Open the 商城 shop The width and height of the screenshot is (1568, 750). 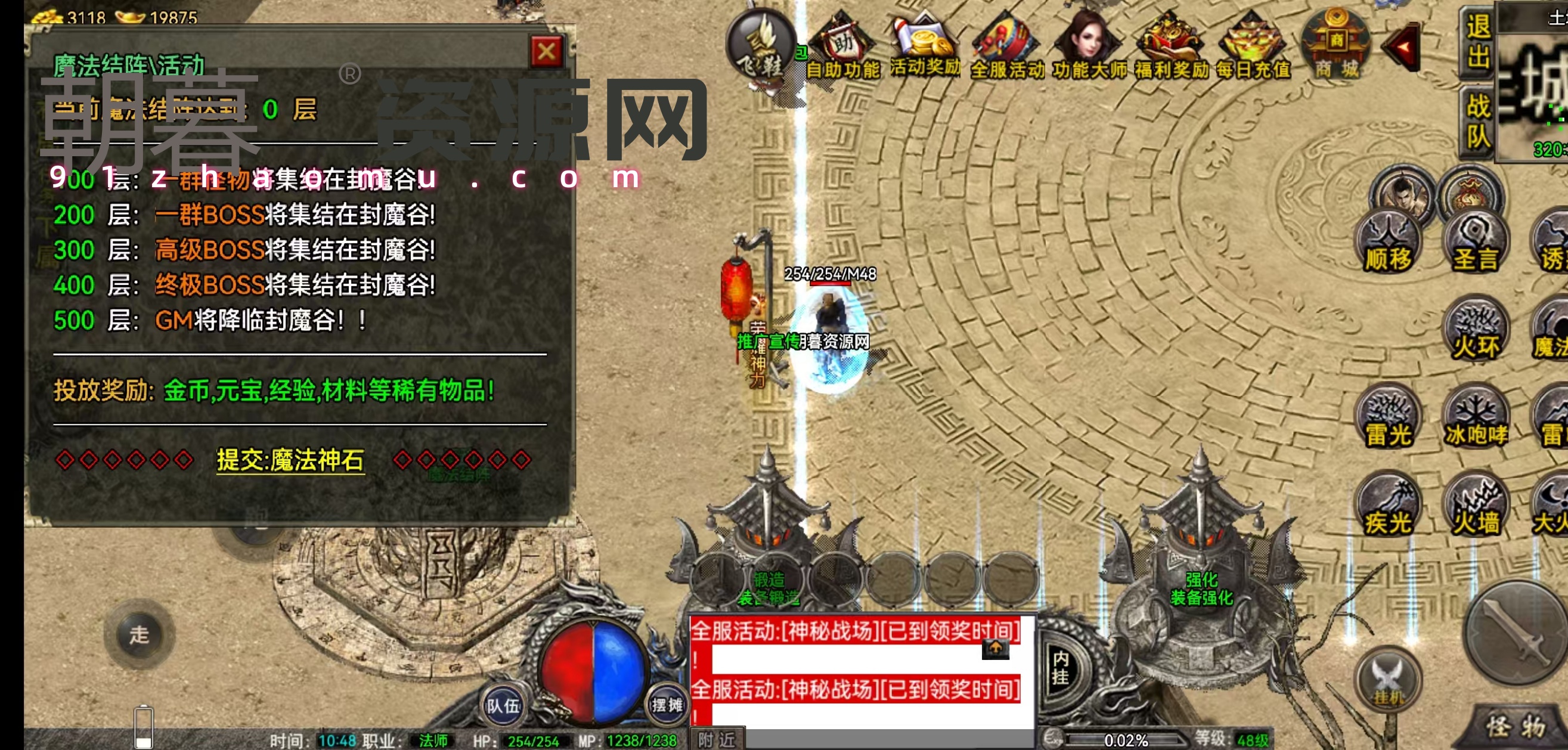pos(1335,46)
